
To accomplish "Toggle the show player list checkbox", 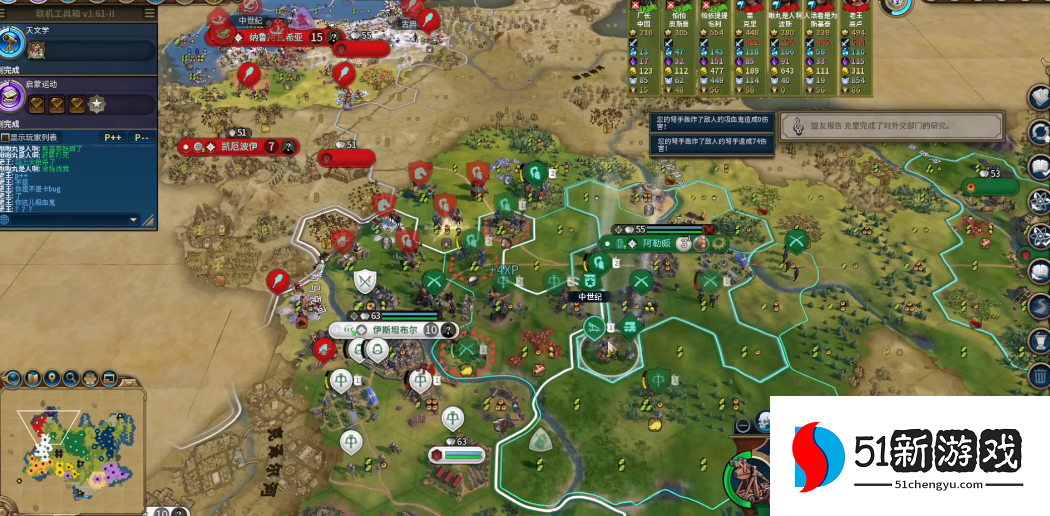I will click(x=5, y=137).
